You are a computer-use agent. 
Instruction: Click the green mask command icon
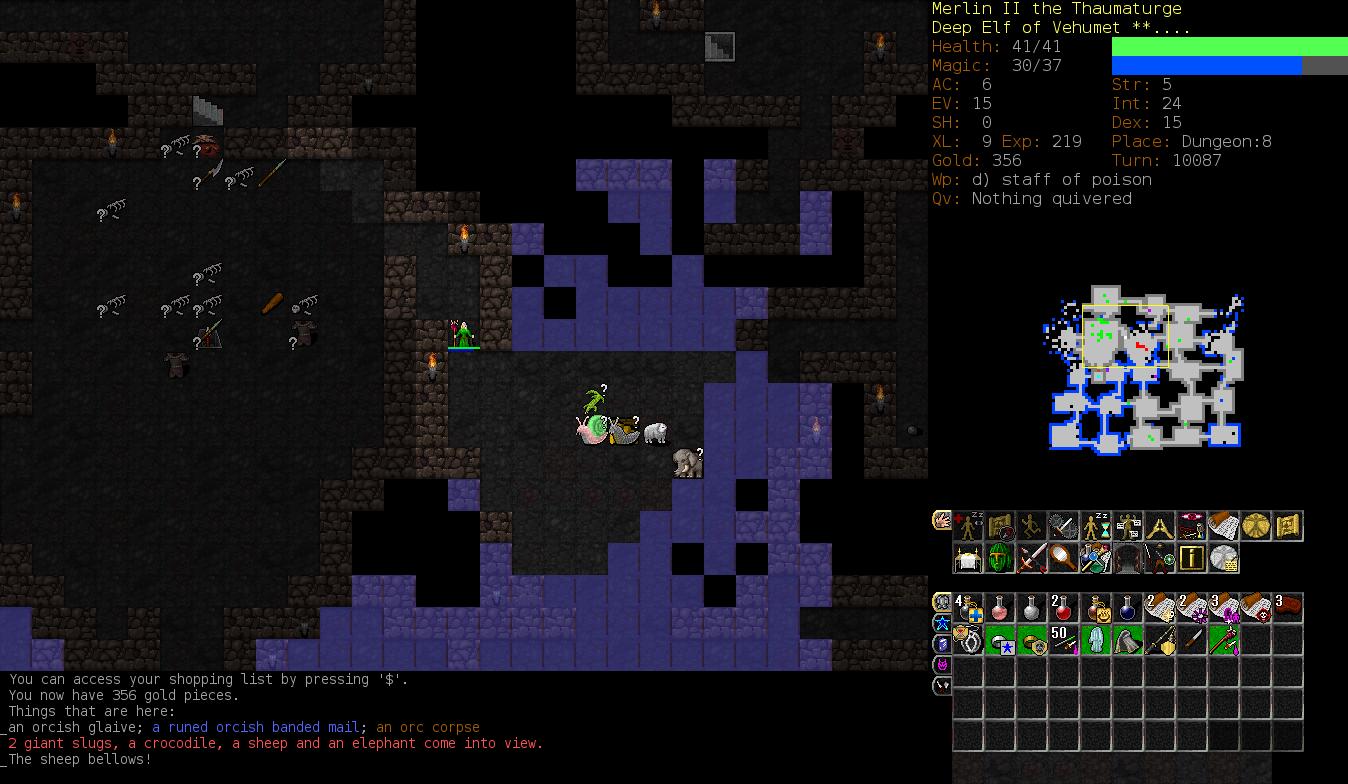1000,558
